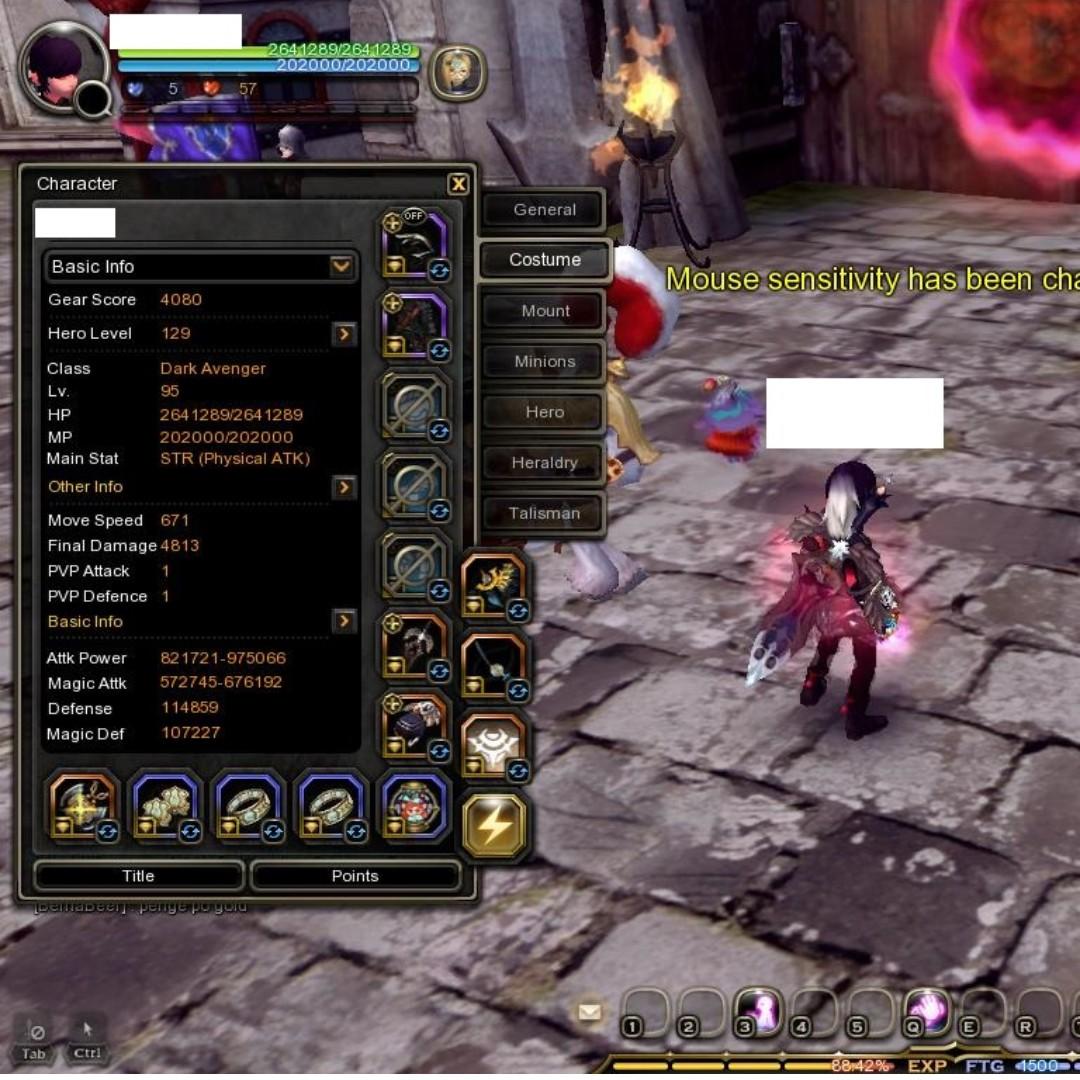This screenshot has height=1080, width=1080.
Task: Use the pink hand skill on Q
Action: [927, 1012]
